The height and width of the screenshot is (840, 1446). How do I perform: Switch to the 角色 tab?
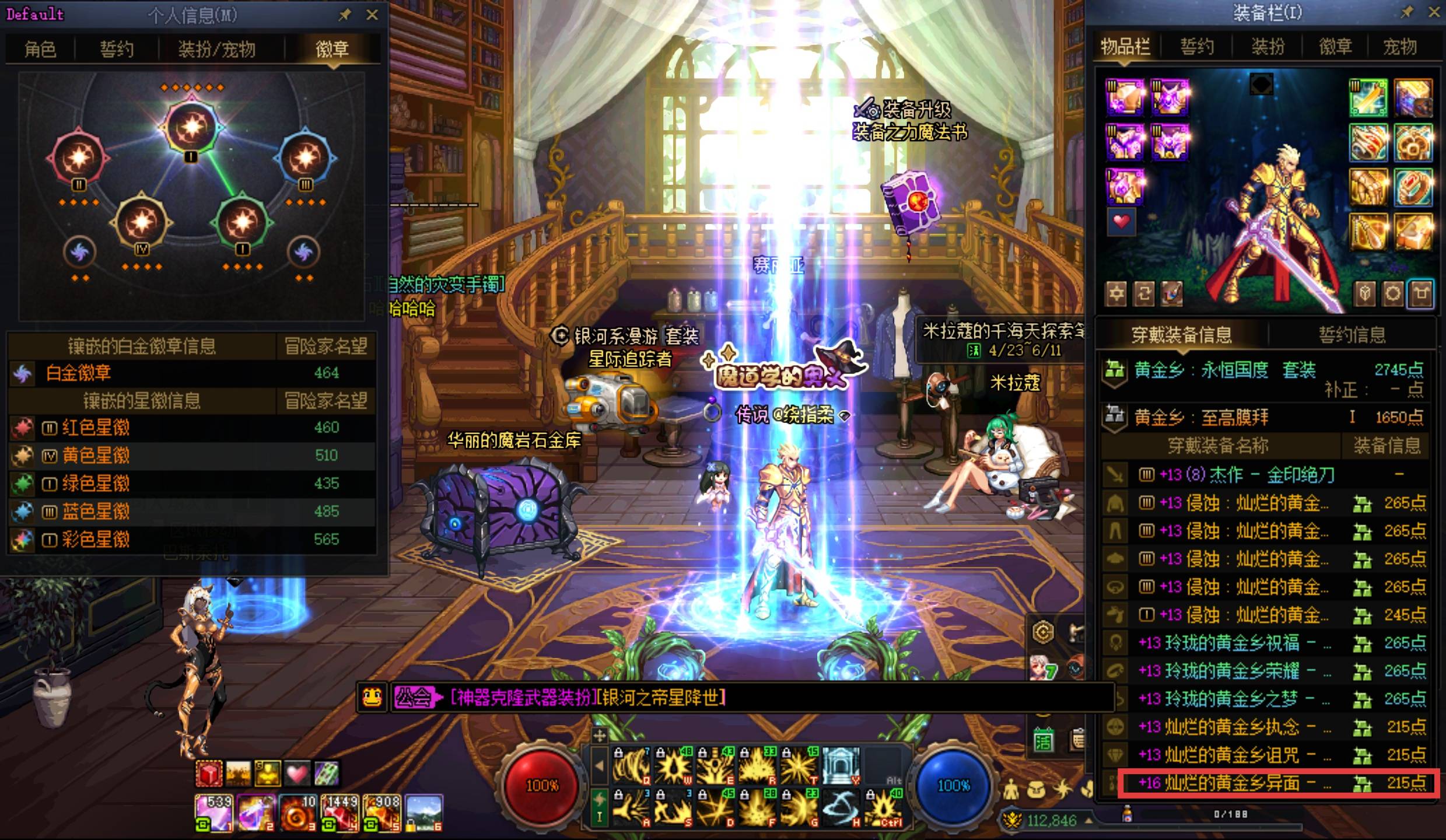40,49
